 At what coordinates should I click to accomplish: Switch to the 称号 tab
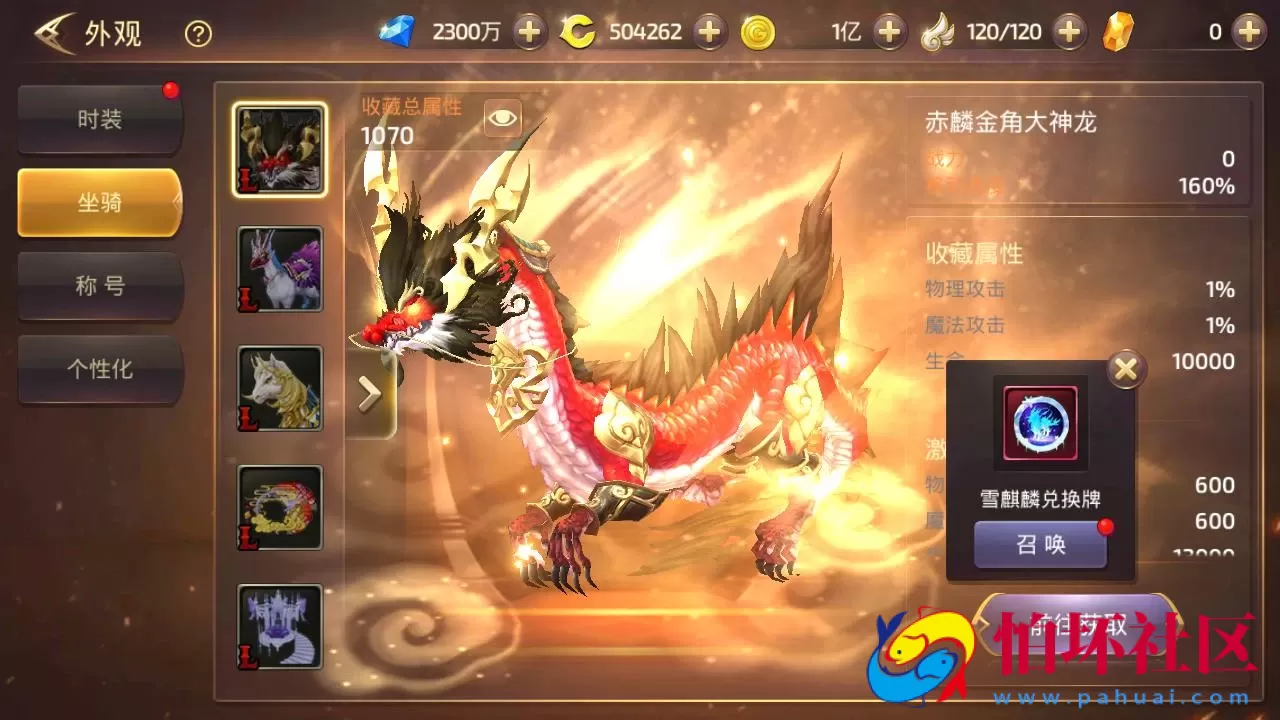point(99,286)
